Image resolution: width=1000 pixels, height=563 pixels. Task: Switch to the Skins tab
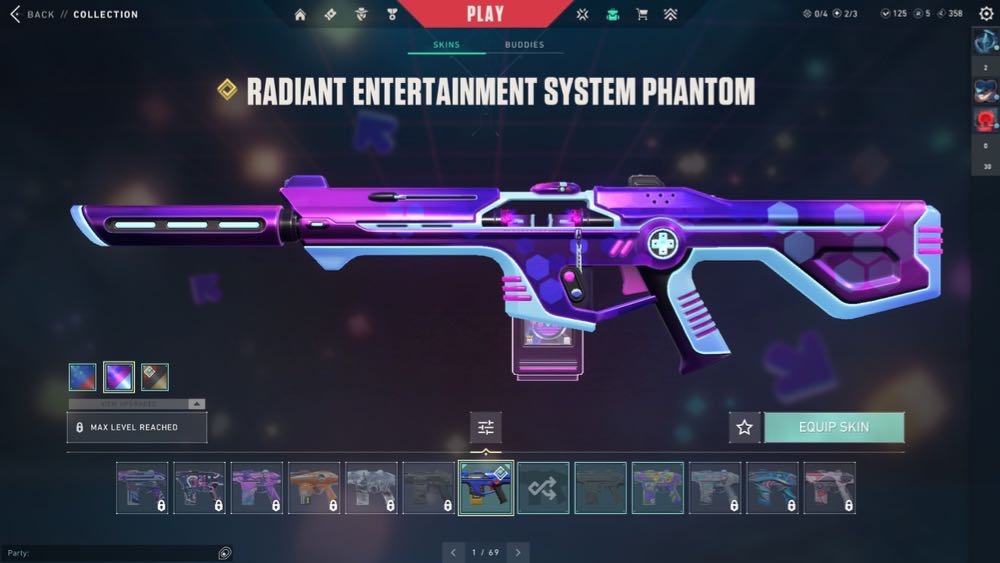(x=446, y=45)
